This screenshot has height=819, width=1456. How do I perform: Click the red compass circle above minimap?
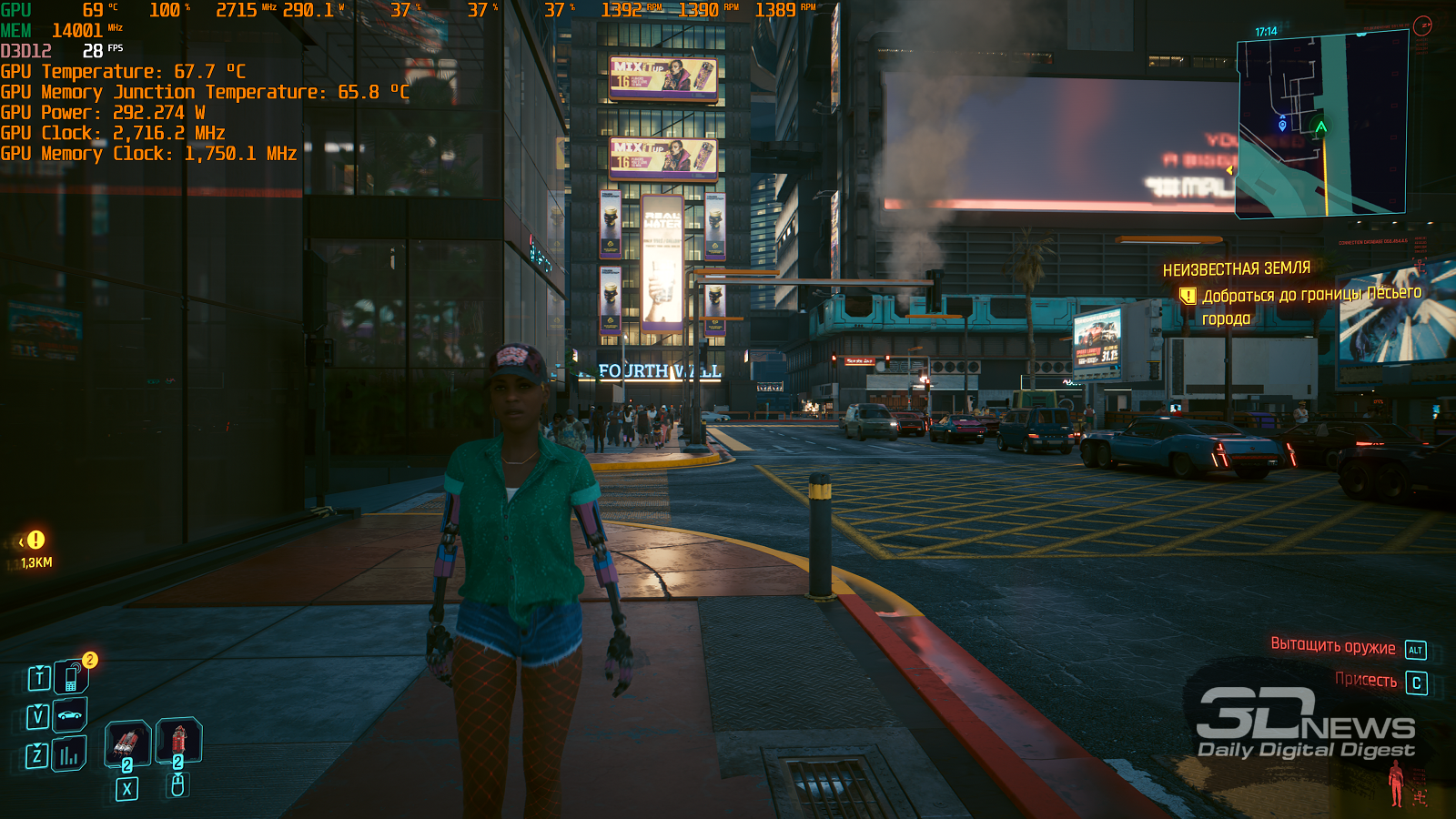[x=1422, y=25]
